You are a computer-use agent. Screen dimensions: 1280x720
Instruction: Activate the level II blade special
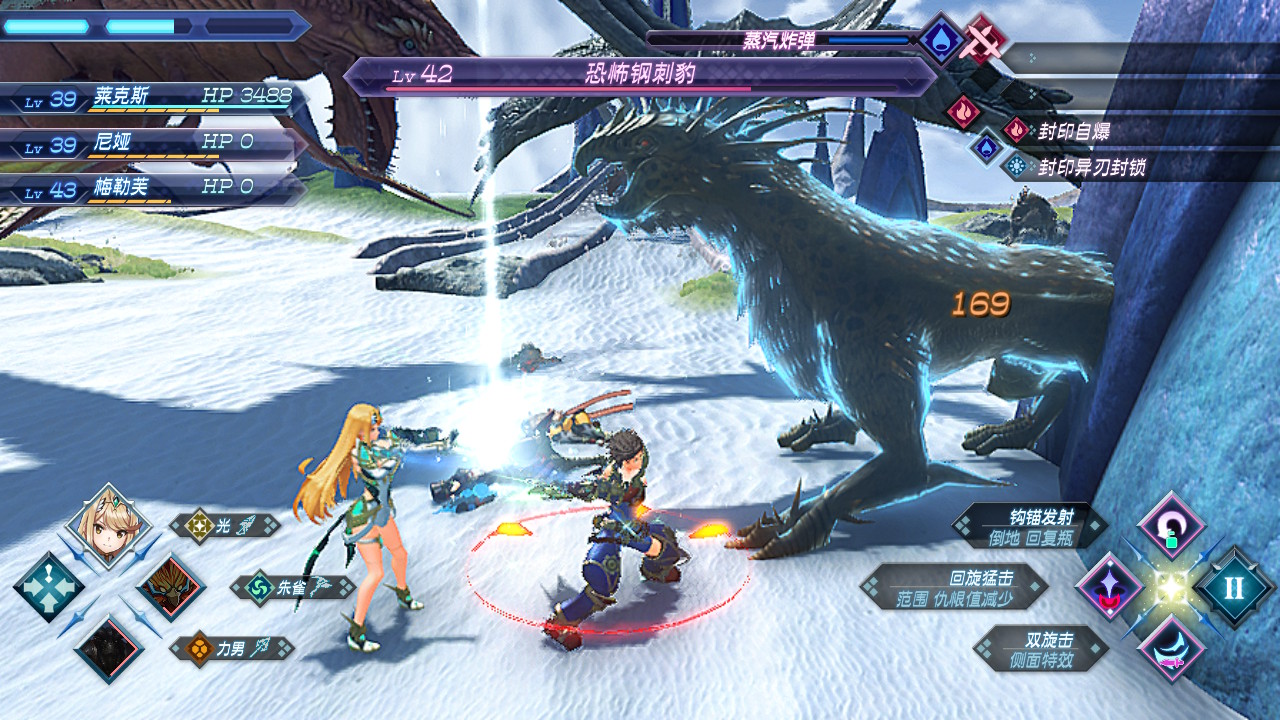(x=1233, y=587)
